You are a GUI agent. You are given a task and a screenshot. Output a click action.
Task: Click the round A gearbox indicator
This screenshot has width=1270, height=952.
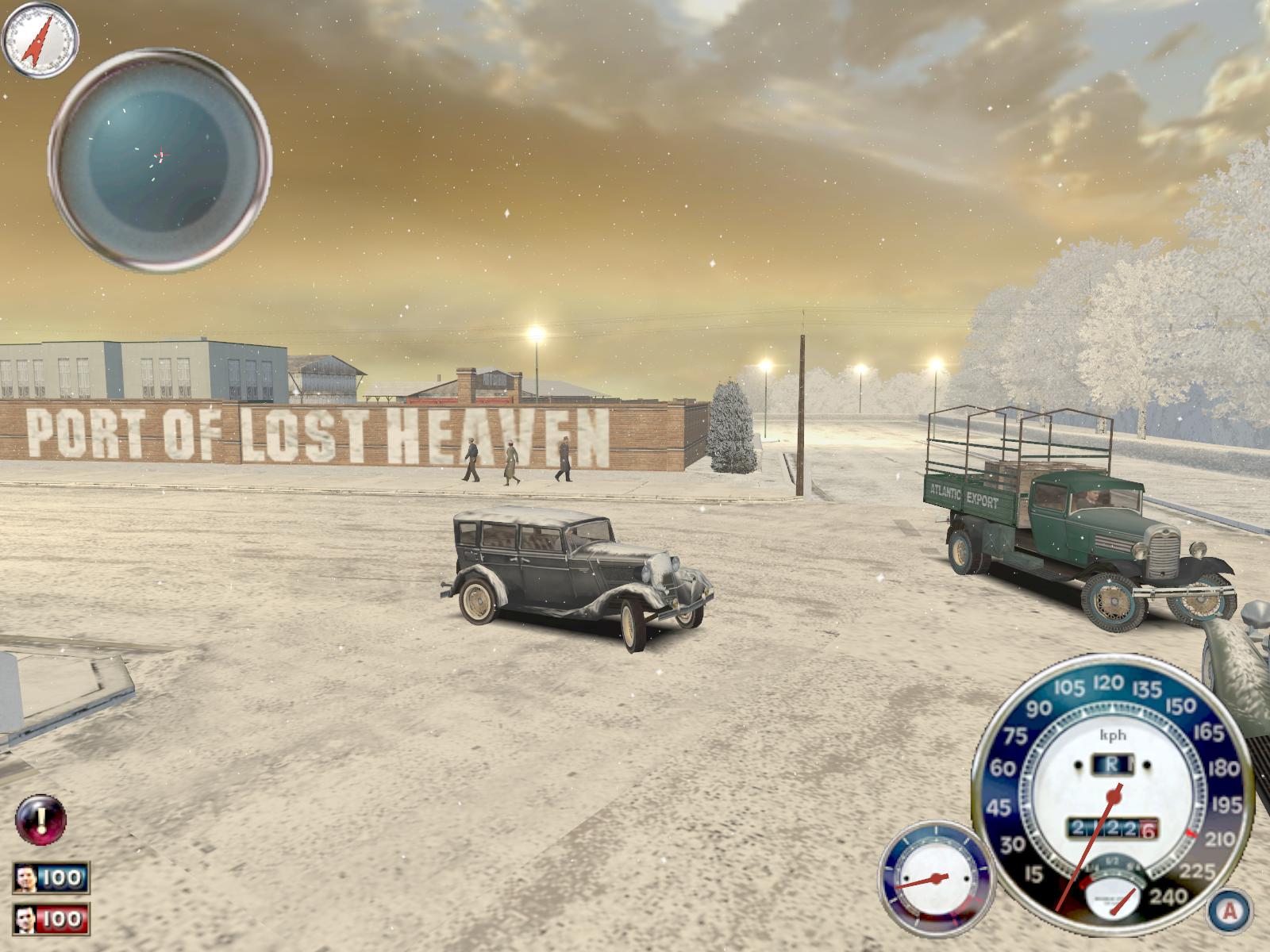click(1230, 910)
